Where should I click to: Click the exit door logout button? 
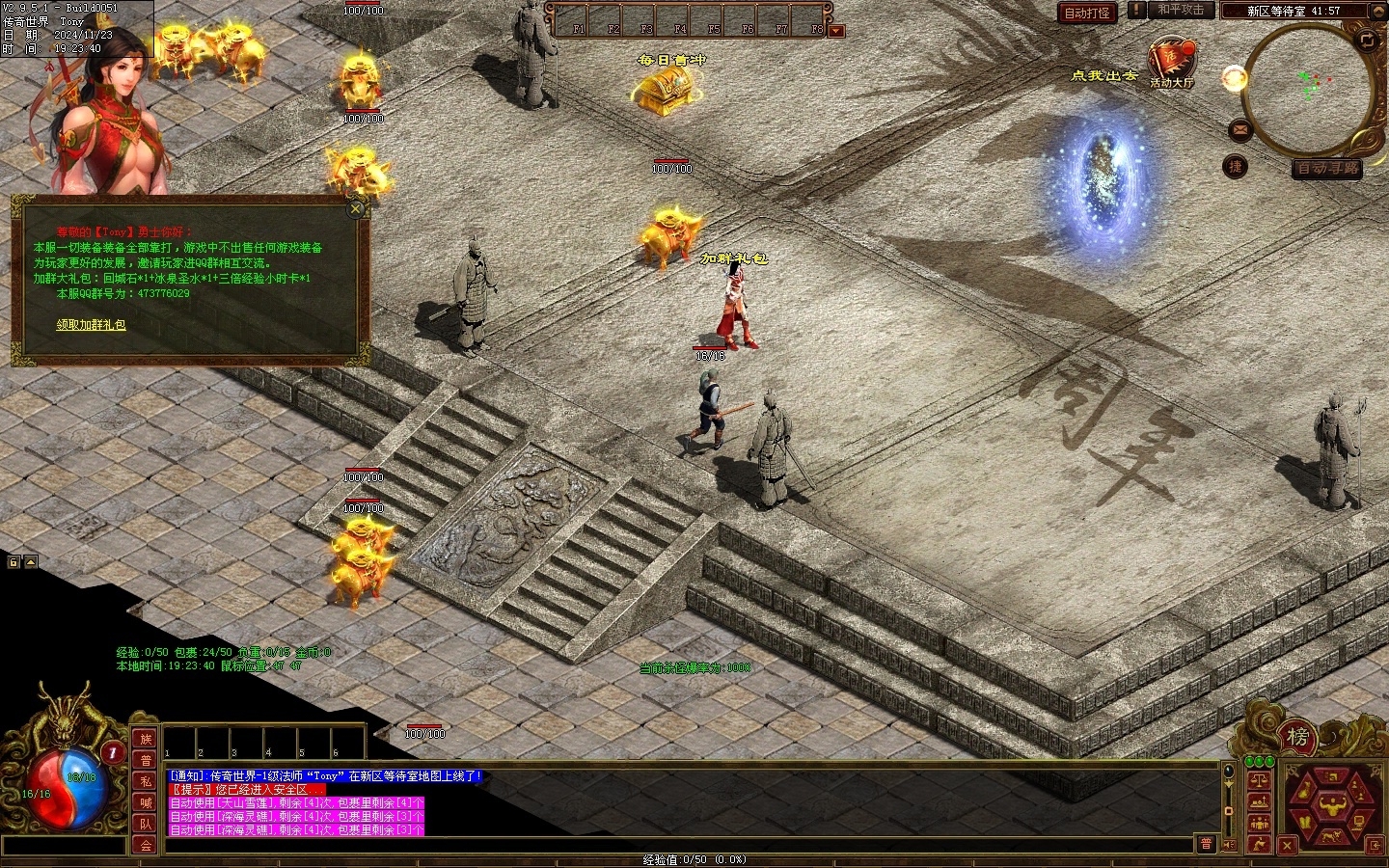(1375, 845)
